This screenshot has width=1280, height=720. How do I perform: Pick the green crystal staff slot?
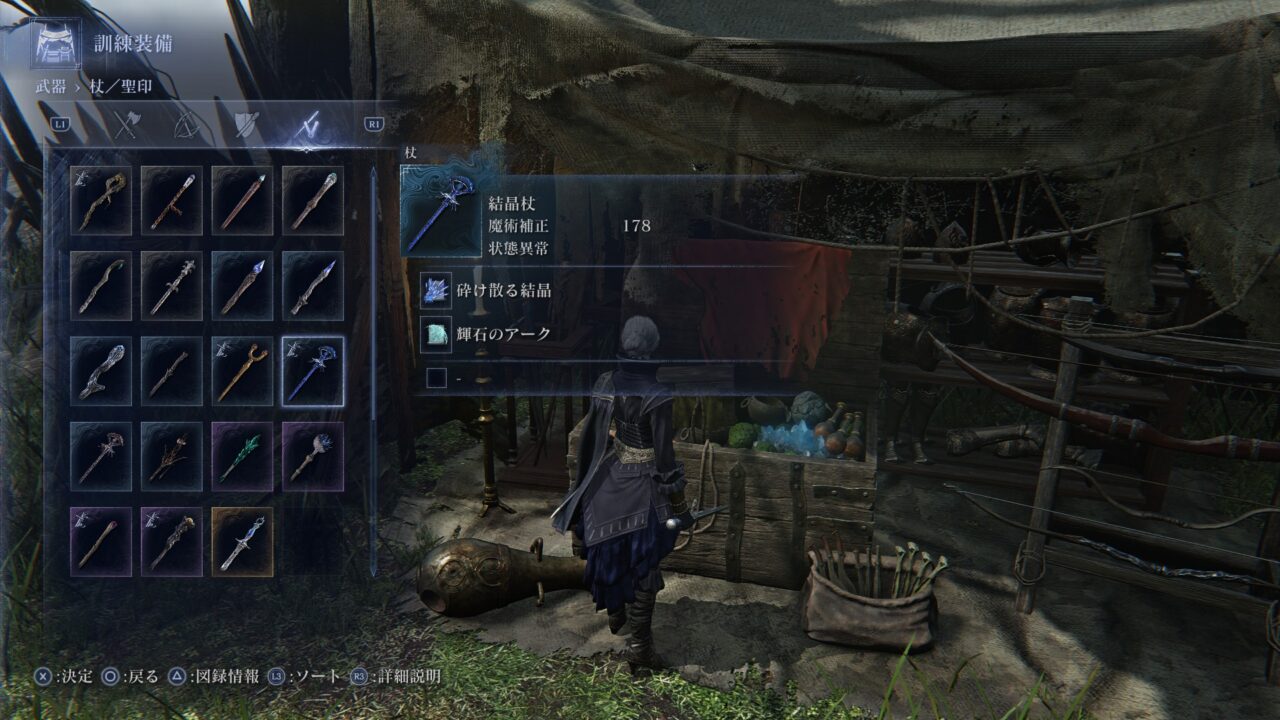[x=243, y=456]
